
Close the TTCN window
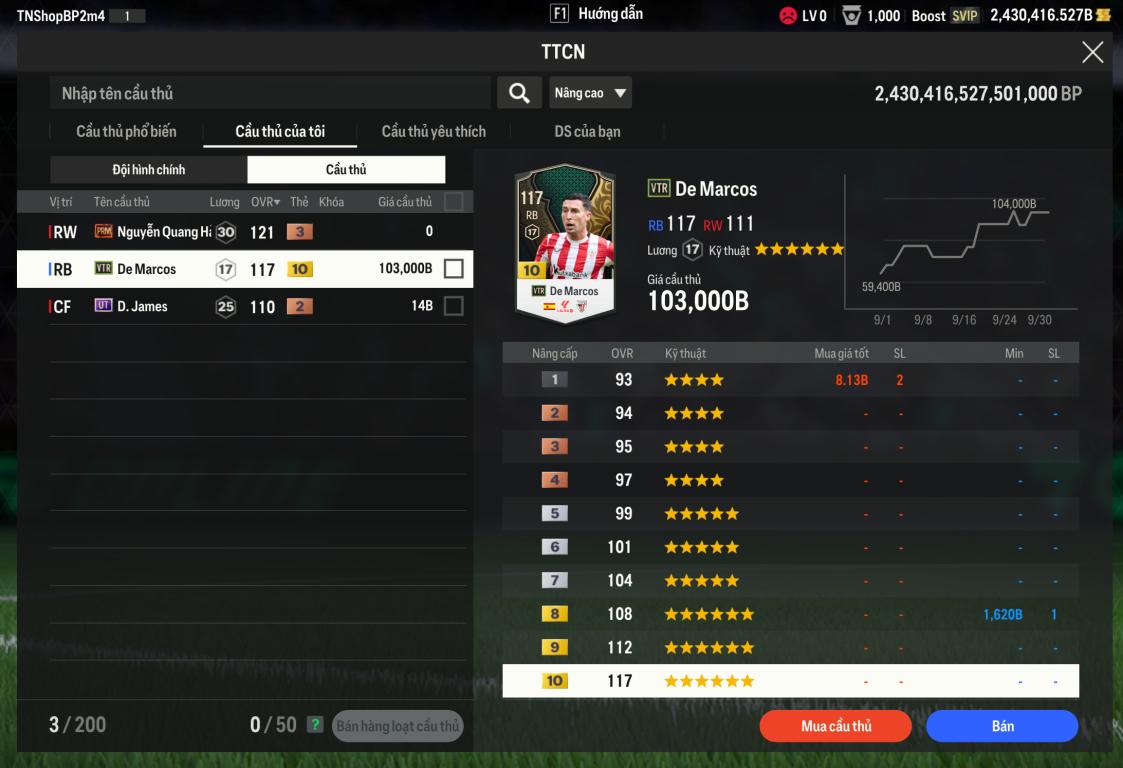(1092, 53)
